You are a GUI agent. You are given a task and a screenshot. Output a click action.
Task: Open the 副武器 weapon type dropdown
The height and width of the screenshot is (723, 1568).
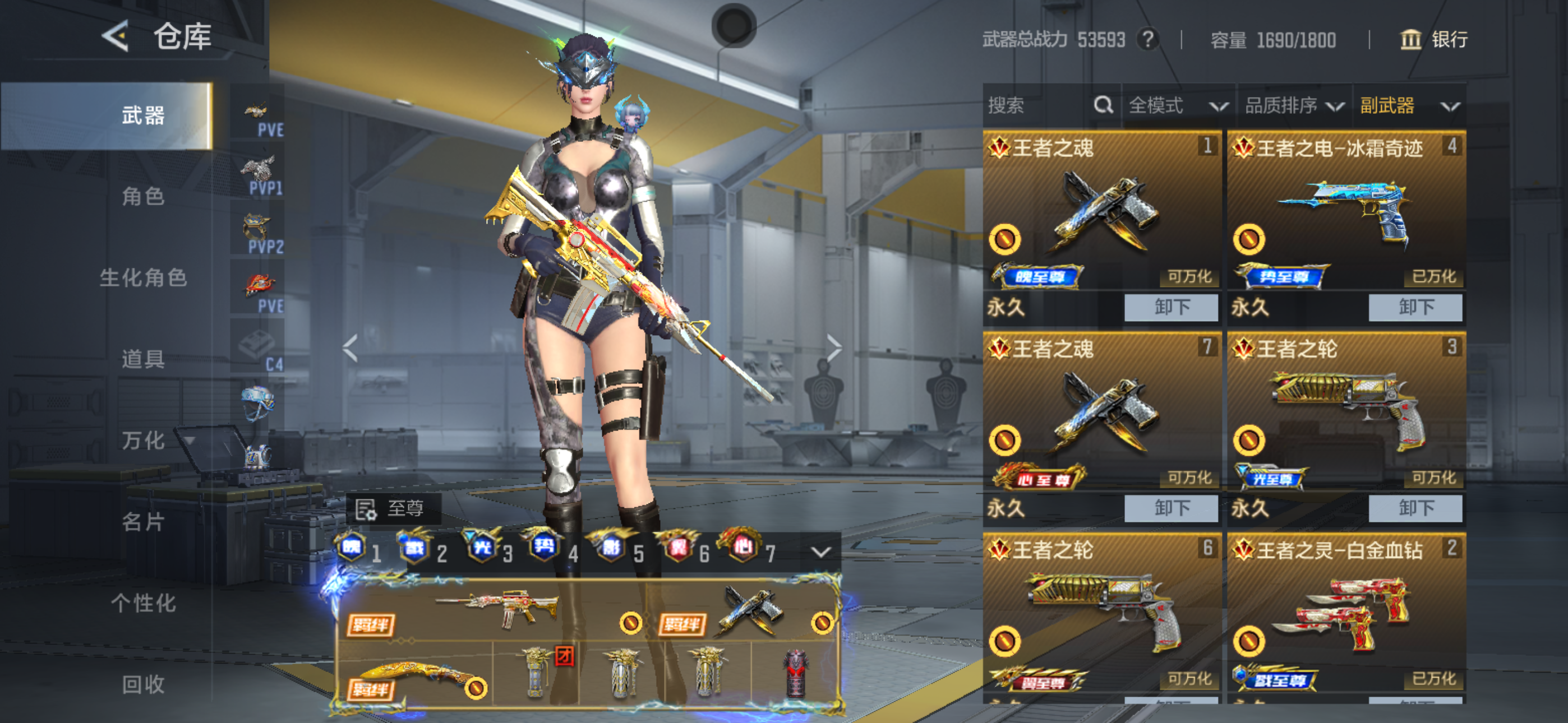(x=1409, y=106)
